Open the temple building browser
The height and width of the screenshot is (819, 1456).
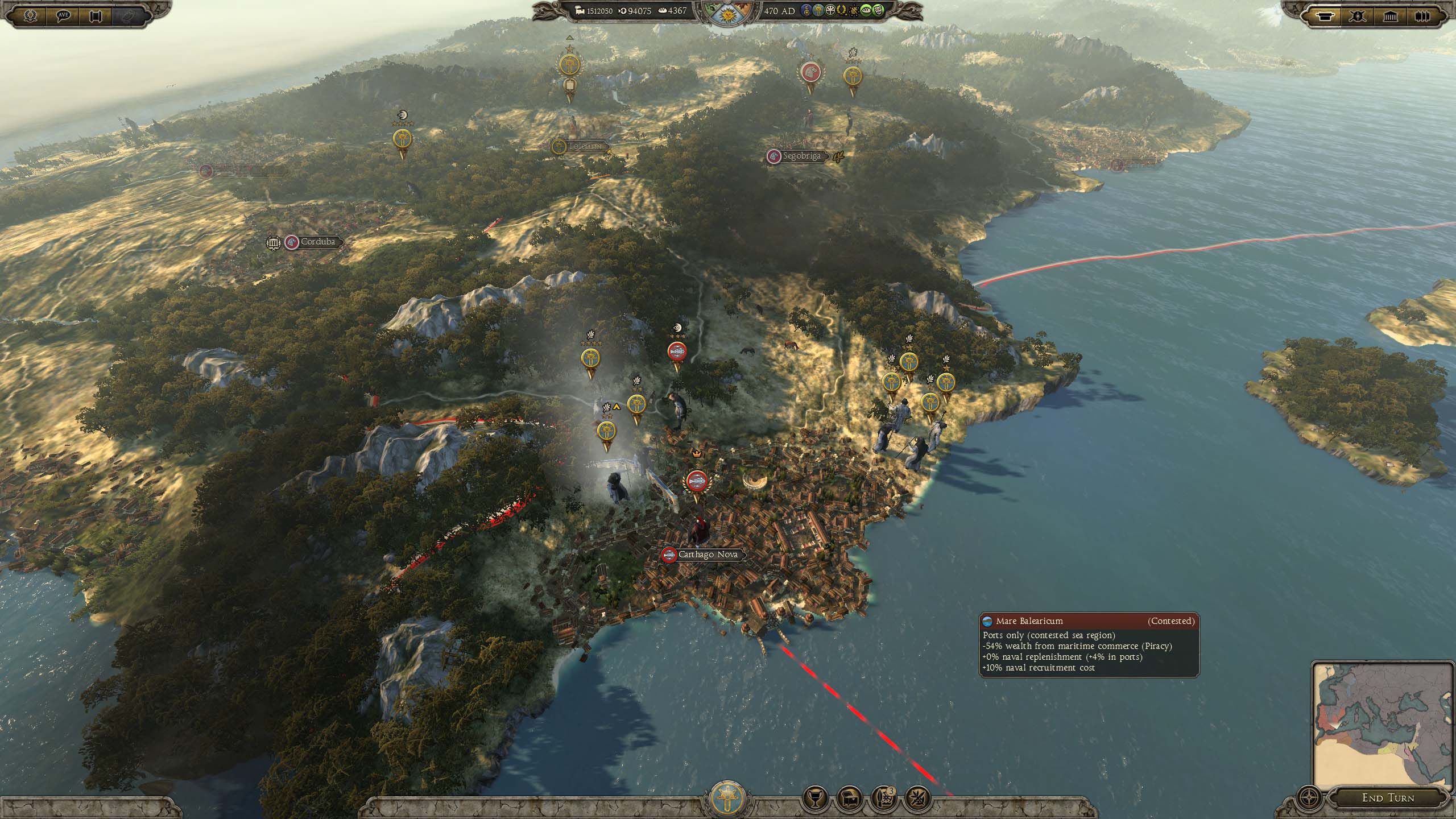[x=1390, y=15]
